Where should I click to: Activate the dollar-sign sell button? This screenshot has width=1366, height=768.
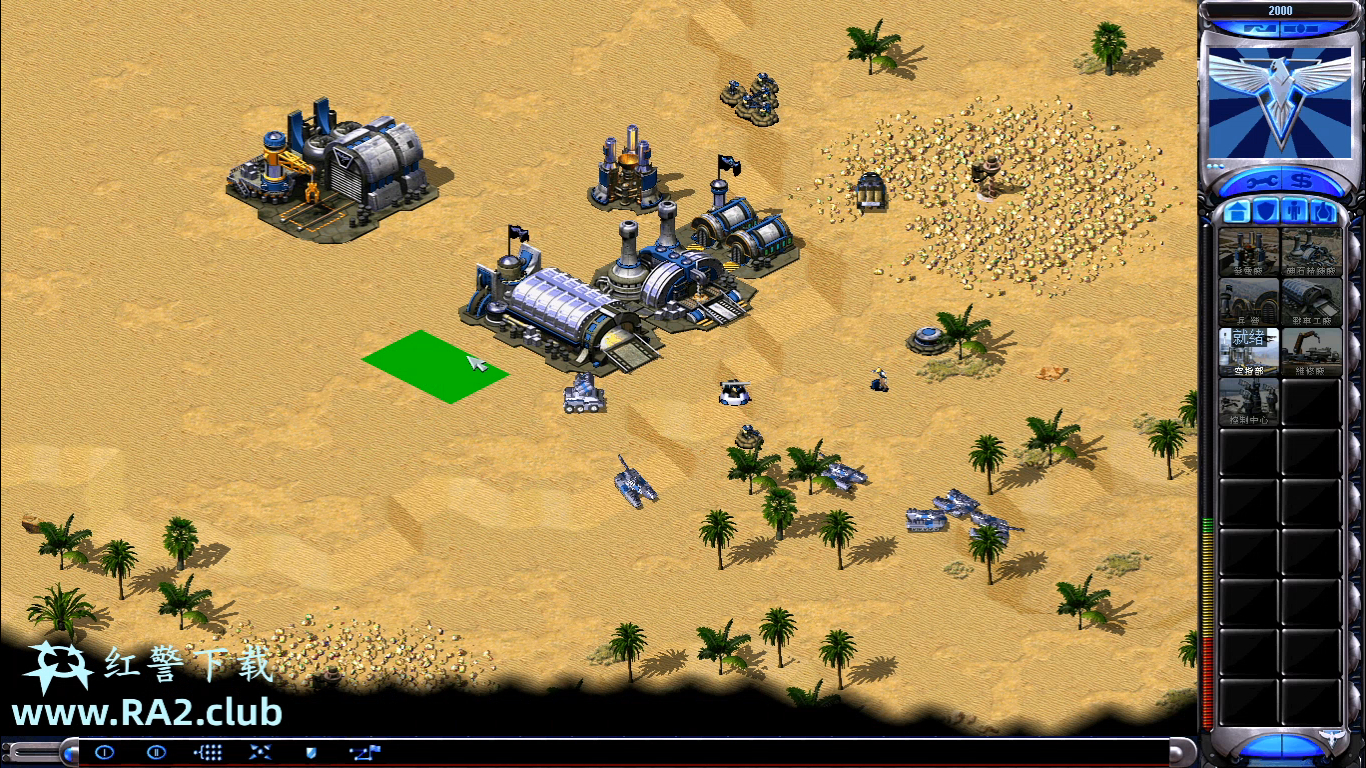[x=1301, y=181]
